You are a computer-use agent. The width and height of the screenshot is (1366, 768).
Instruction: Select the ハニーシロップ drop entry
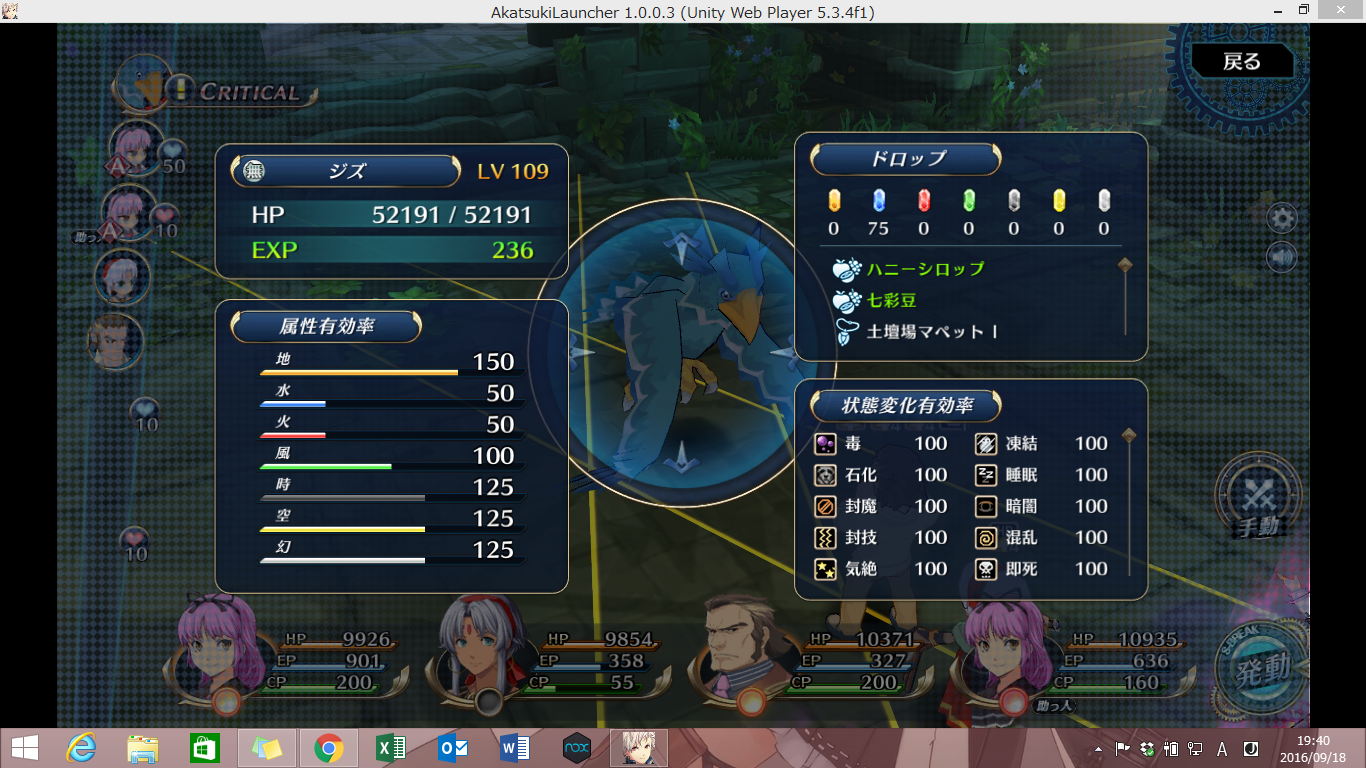click(925, 269)
